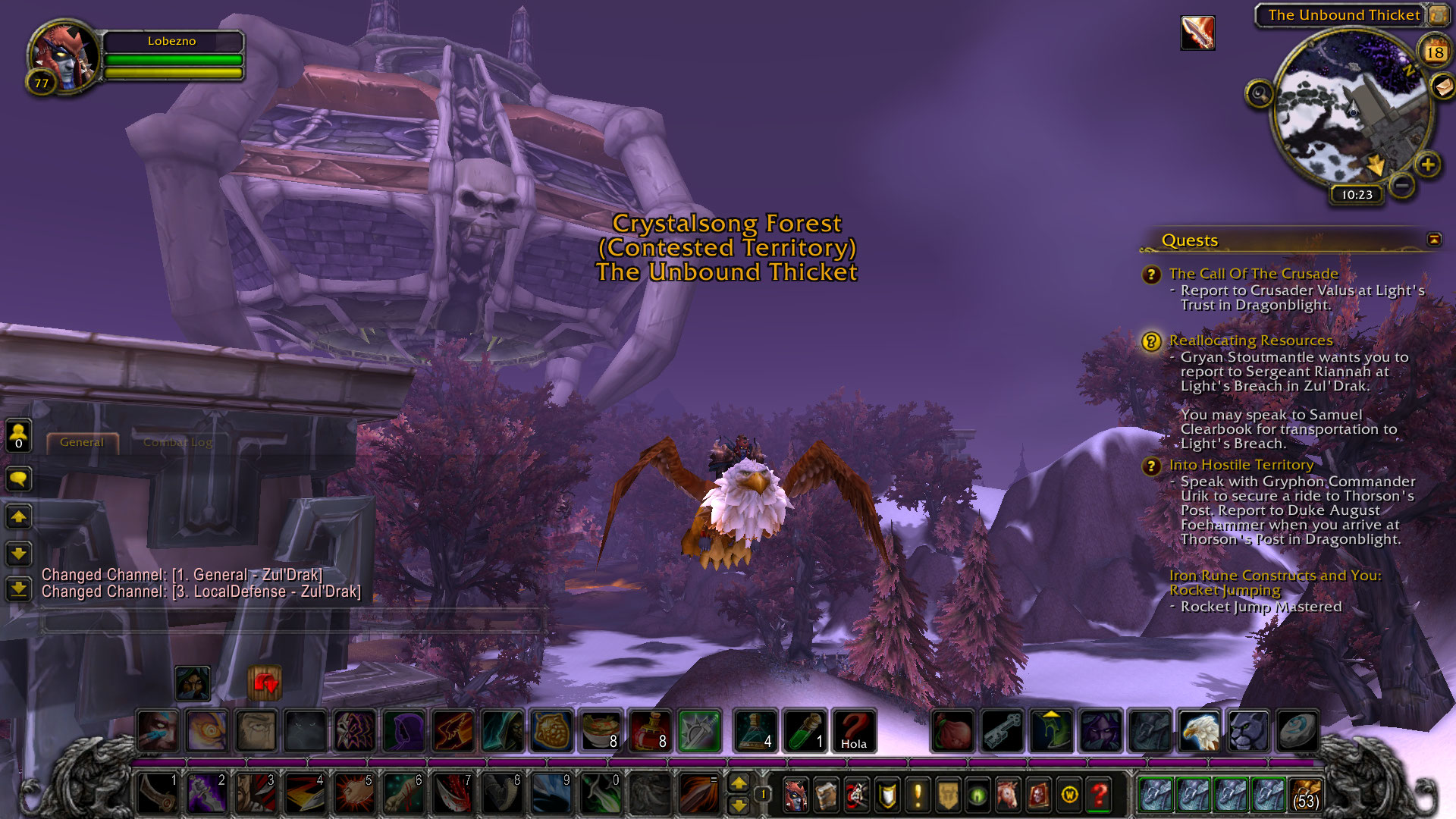Open the minimap tracking magnifier button

(x=1259, y=94)
